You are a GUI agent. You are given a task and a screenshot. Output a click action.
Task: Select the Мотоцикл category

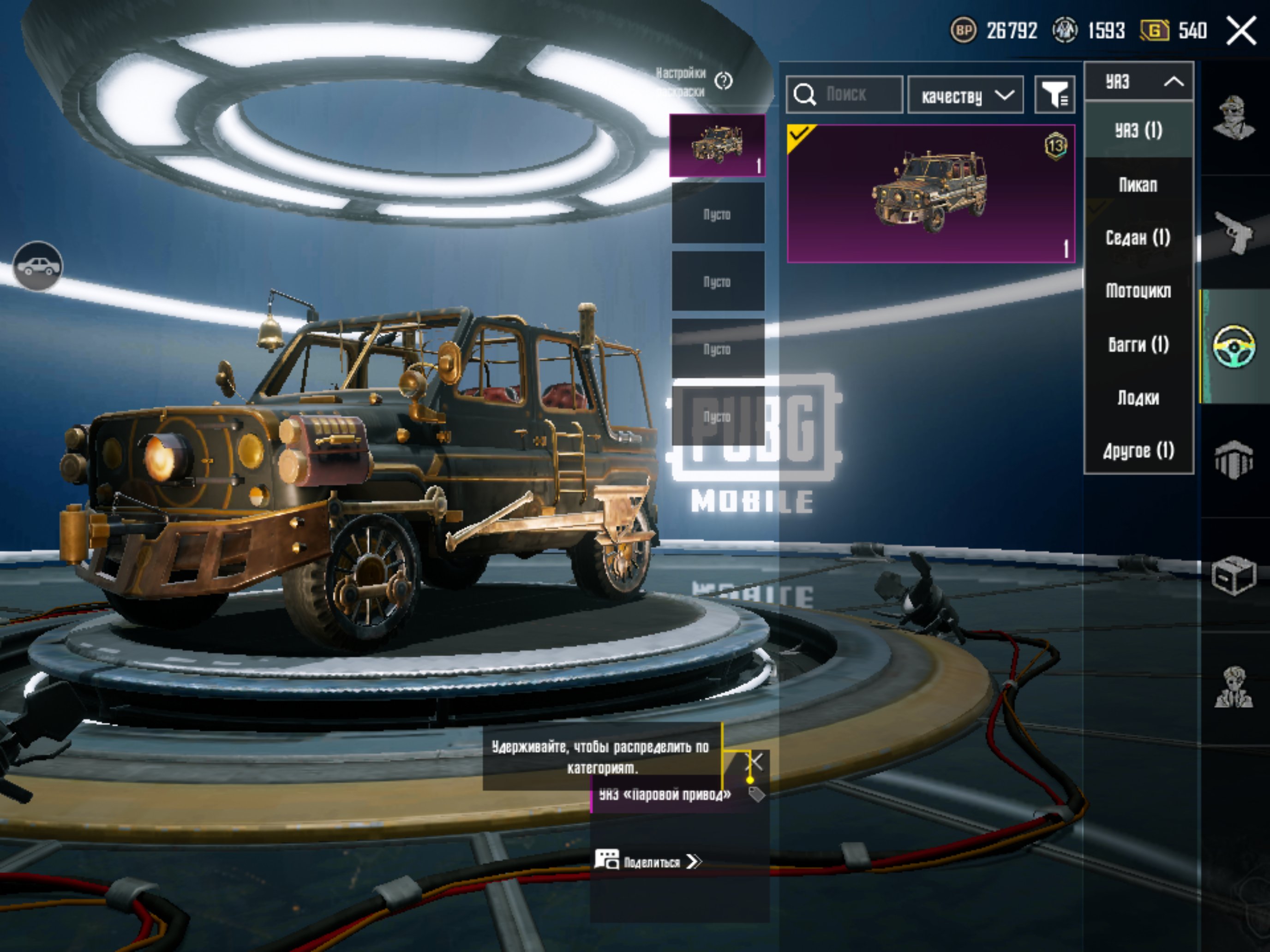pos(1138,291)
